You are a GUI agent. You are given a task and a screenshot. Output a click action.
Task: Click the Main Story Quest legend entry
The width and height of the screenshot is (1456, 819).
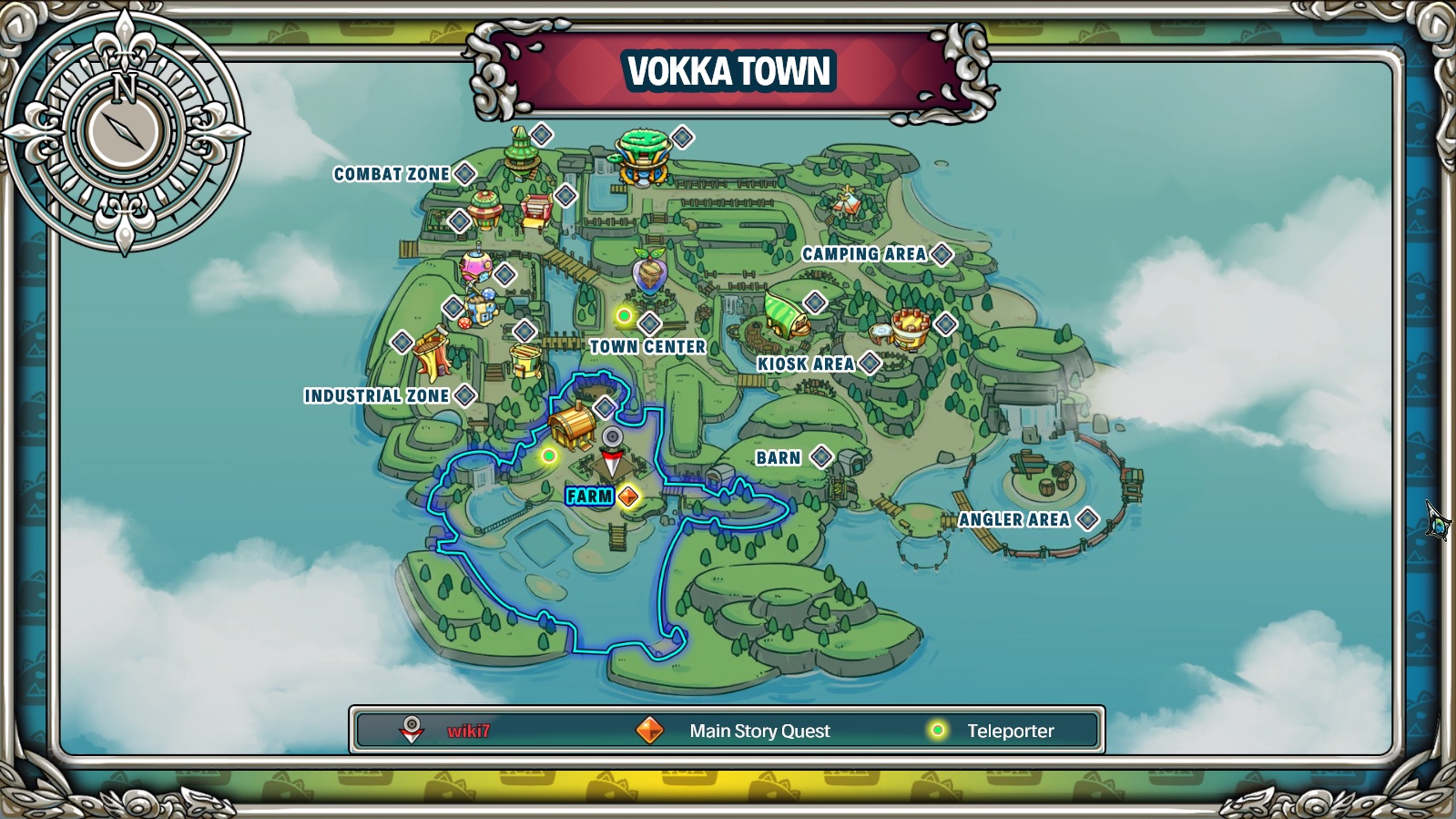[x=761, y=729]
